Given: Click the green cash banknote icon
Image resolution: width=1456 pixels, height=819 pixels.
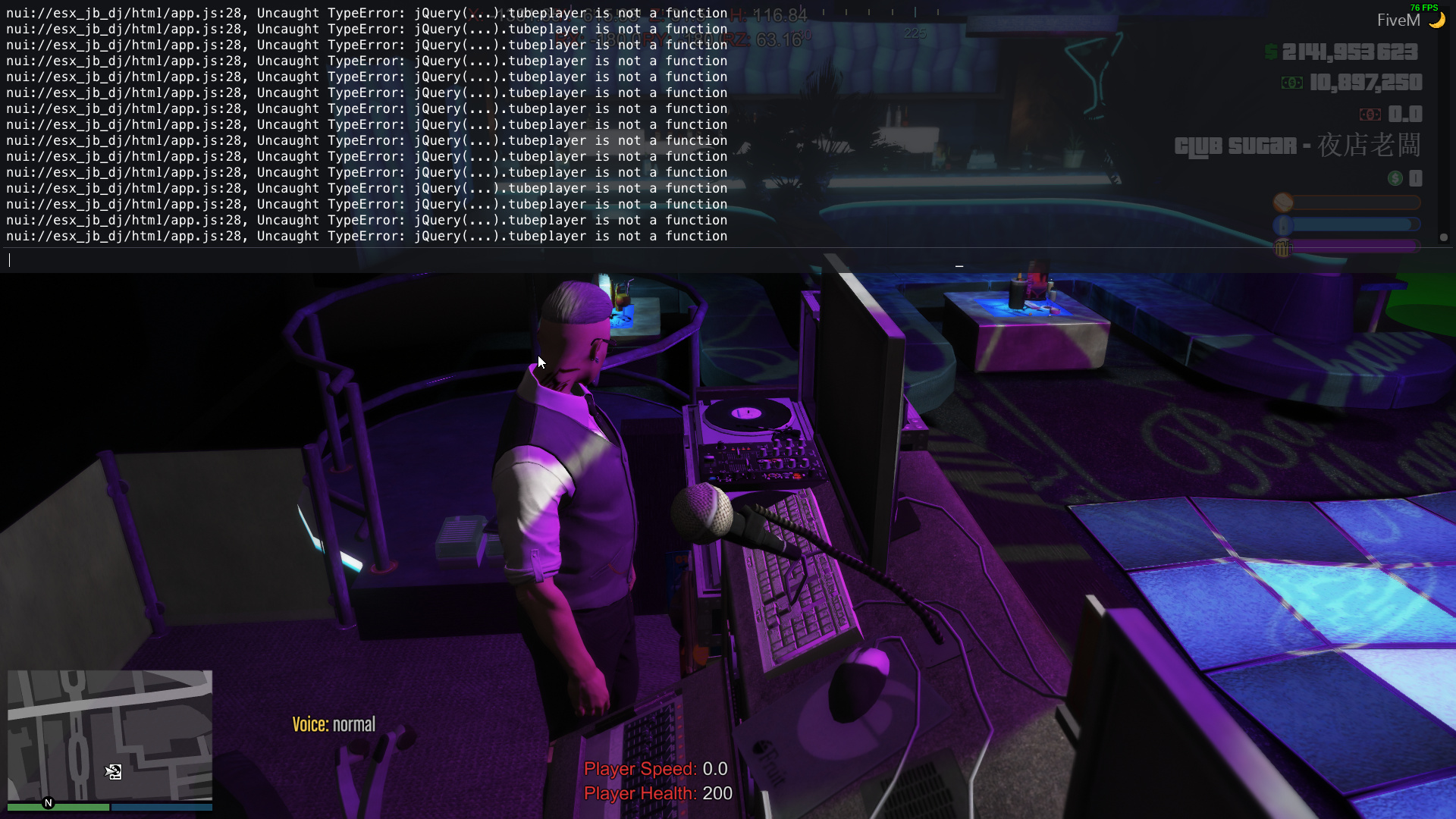Looking at the screenshot, I should click(x=1292, y=83).
